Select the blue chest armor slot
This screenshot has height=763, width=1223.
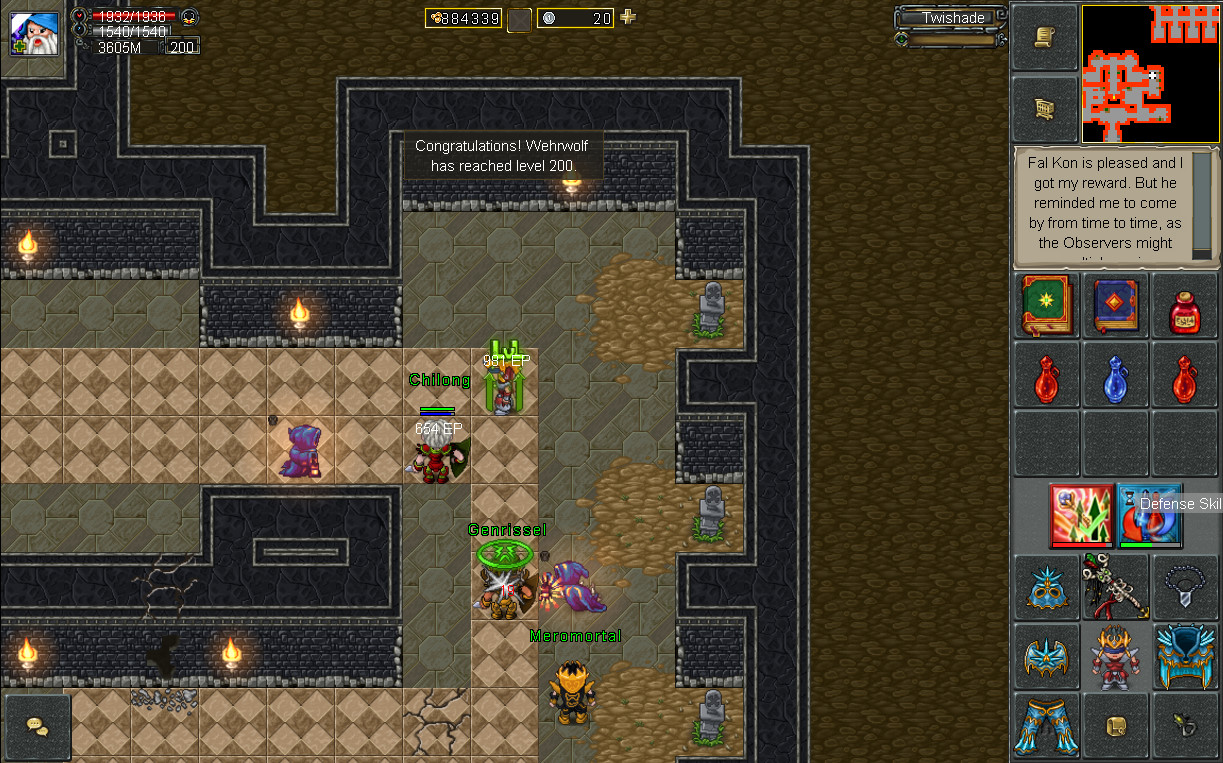pos(1185,656)
